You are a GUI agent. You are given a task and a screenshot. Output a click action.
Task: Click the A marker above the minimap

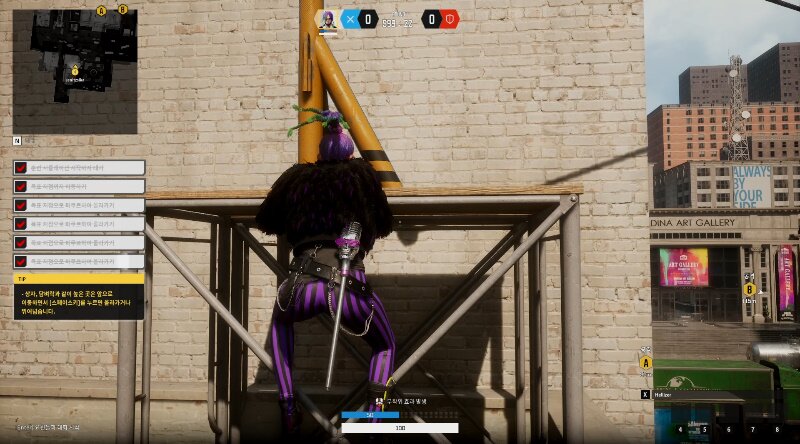pos(101,10)
